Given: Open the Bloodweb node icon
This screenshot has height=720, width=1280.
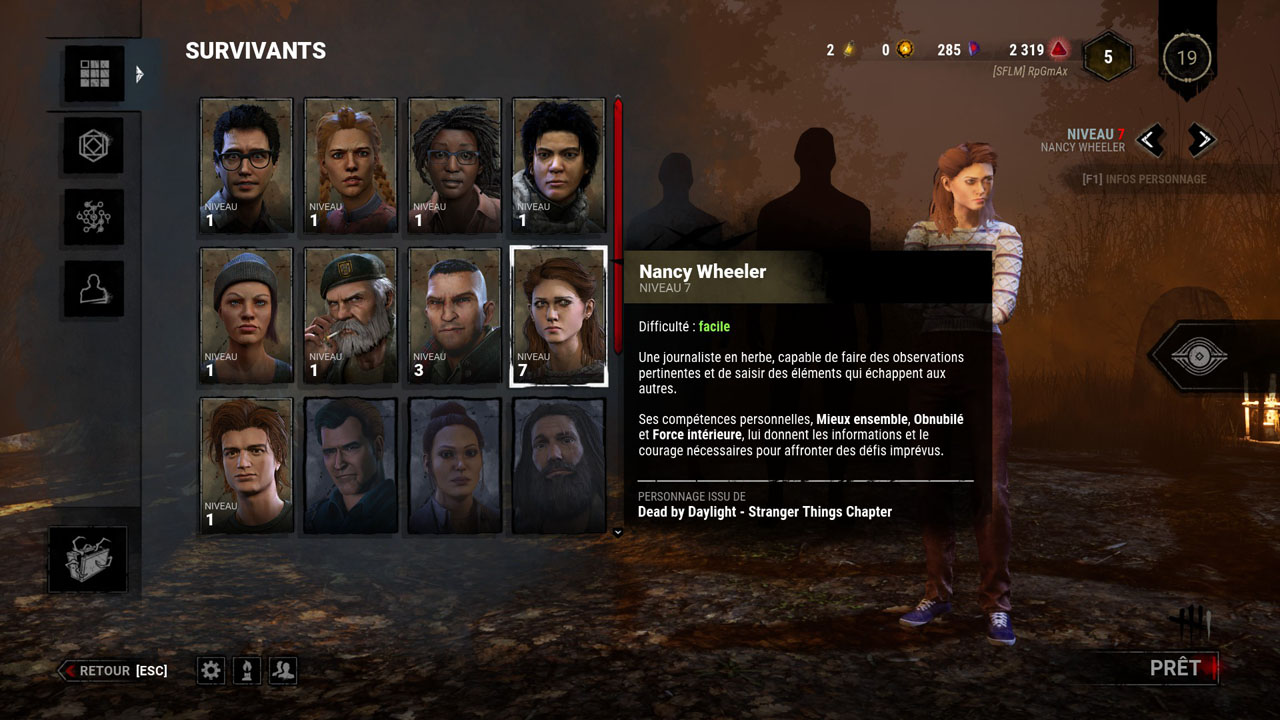Looking at the screenshot, I should pyautogui.click(x=93, y=216).
